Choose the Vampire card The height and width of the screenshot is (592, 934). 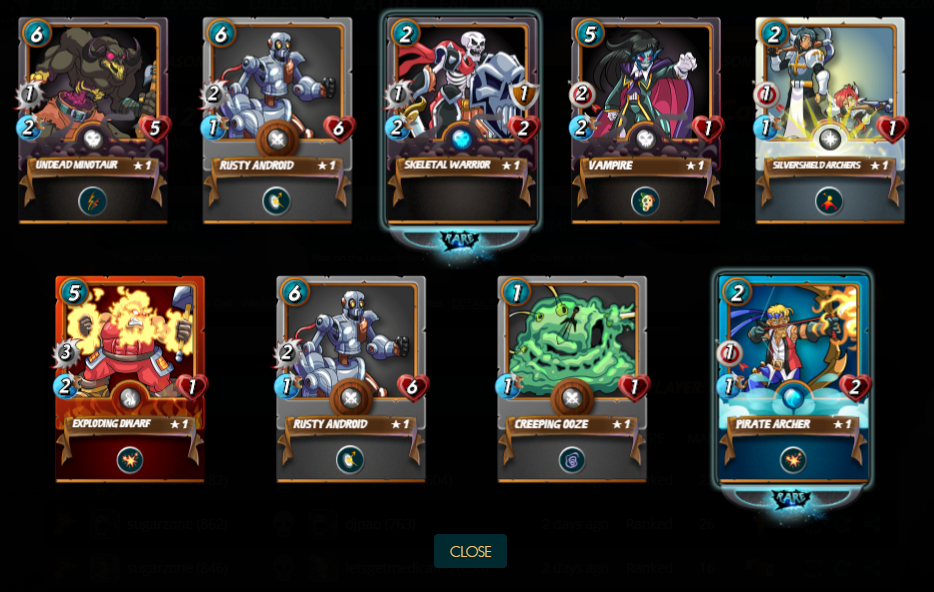click(x=646, y=120)
